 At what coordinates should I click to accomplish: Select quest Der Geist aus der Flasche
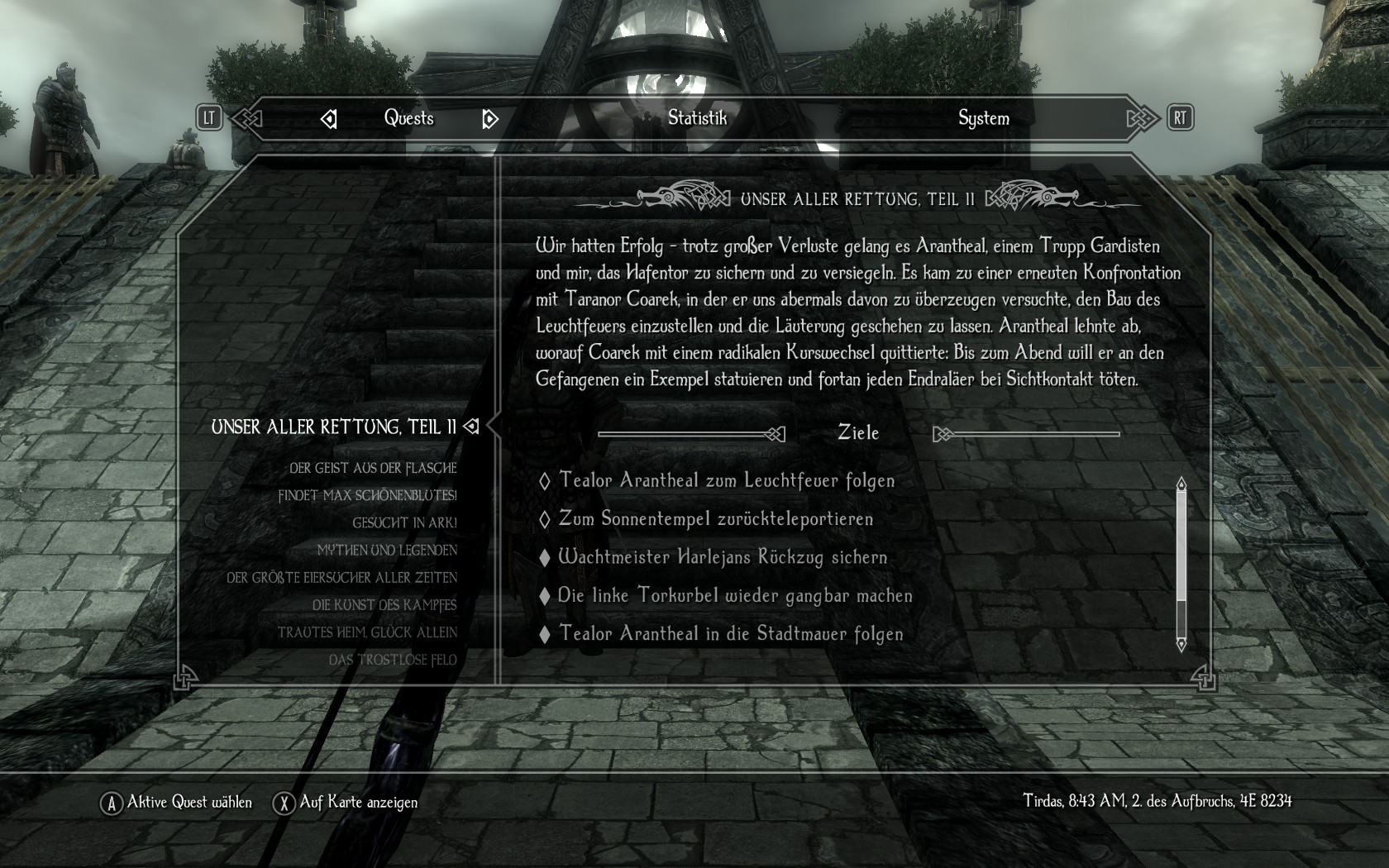373,469
